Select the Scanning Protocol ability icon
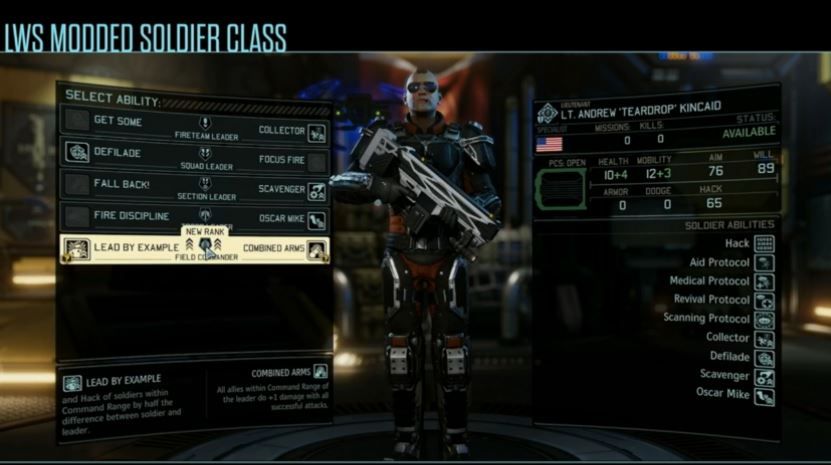This screenshot has width=831, height=465. click(765, 319)
